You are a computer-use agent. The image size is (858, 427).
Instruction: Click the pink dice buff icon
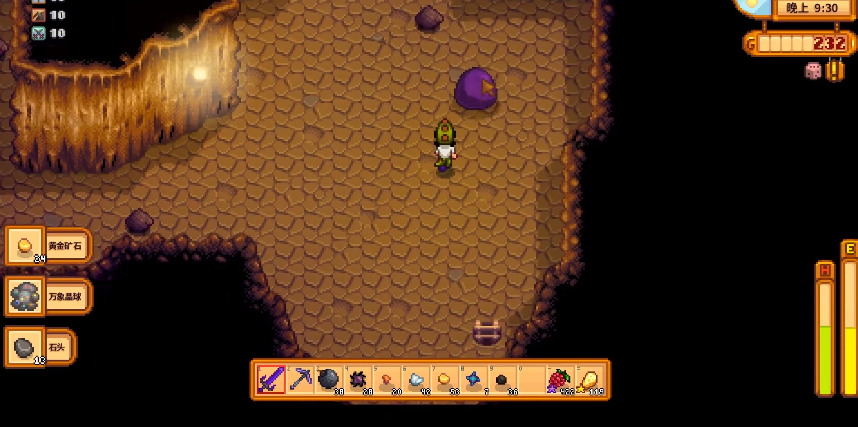click(813, 70)
